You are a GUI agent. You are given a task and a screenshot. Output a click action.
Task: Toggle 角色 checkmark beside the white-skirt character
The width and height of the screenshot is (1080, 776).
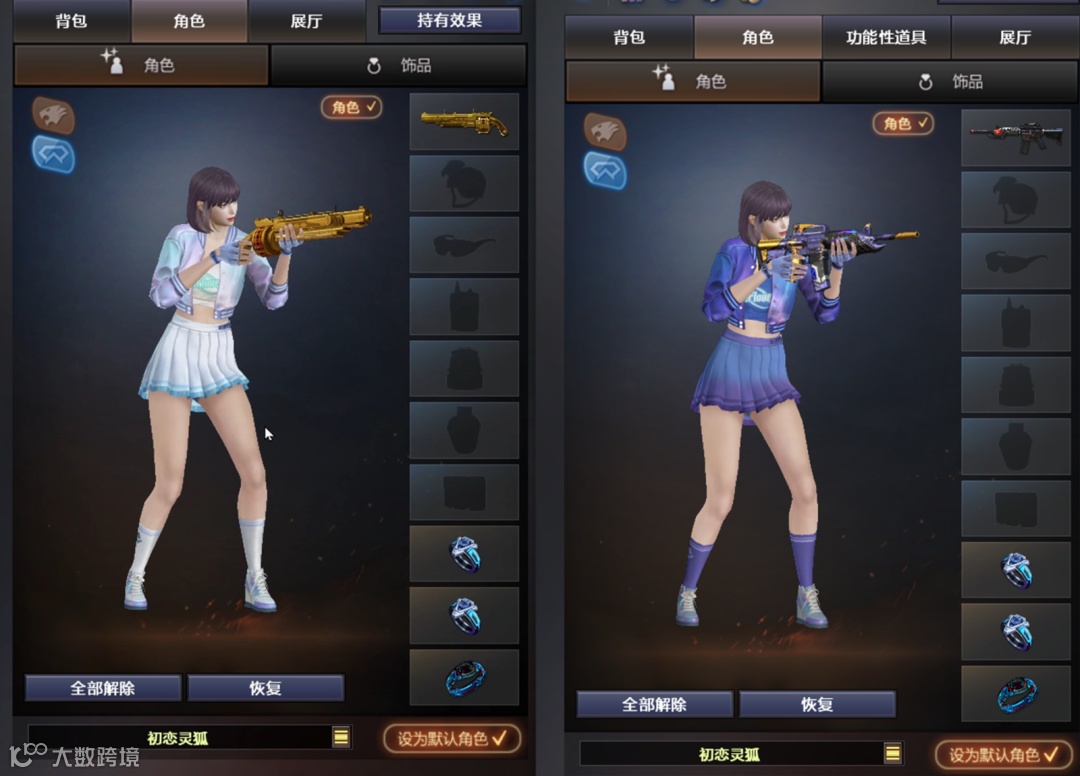pyautogui.click(x=352, y=107)
